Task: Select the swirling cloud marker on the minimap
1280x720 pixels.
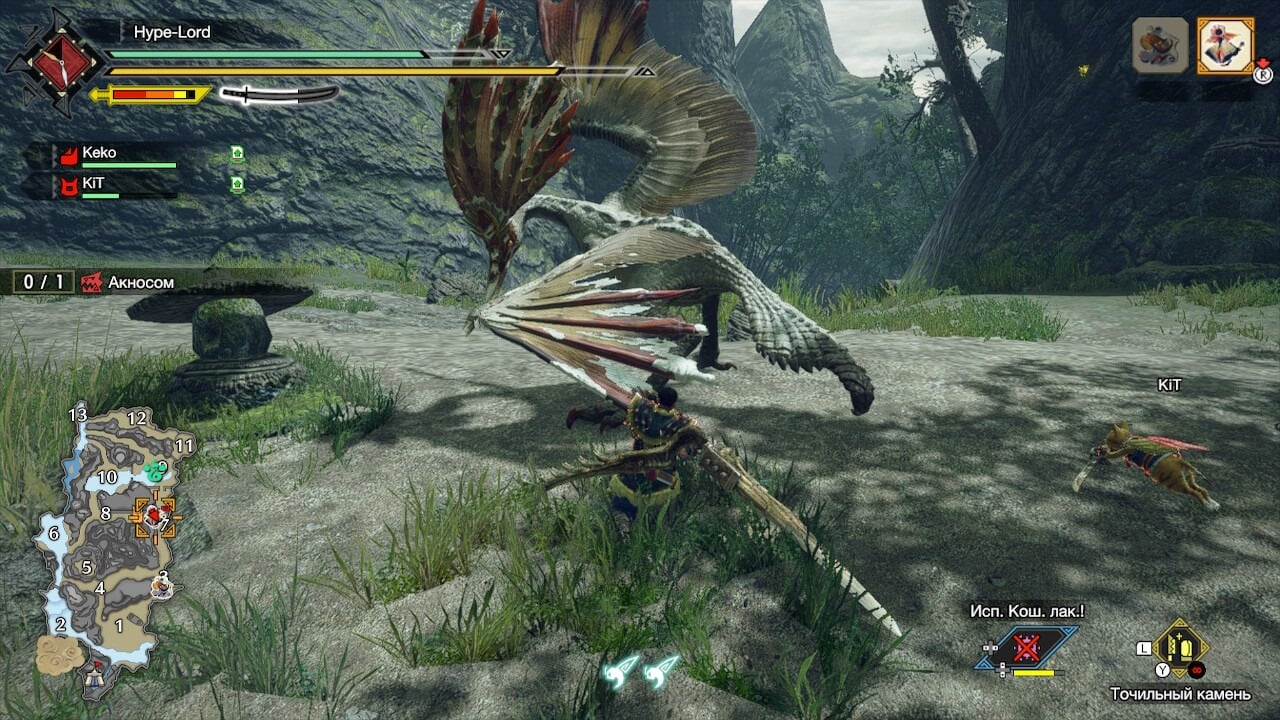Action: [x=59, y=652]
